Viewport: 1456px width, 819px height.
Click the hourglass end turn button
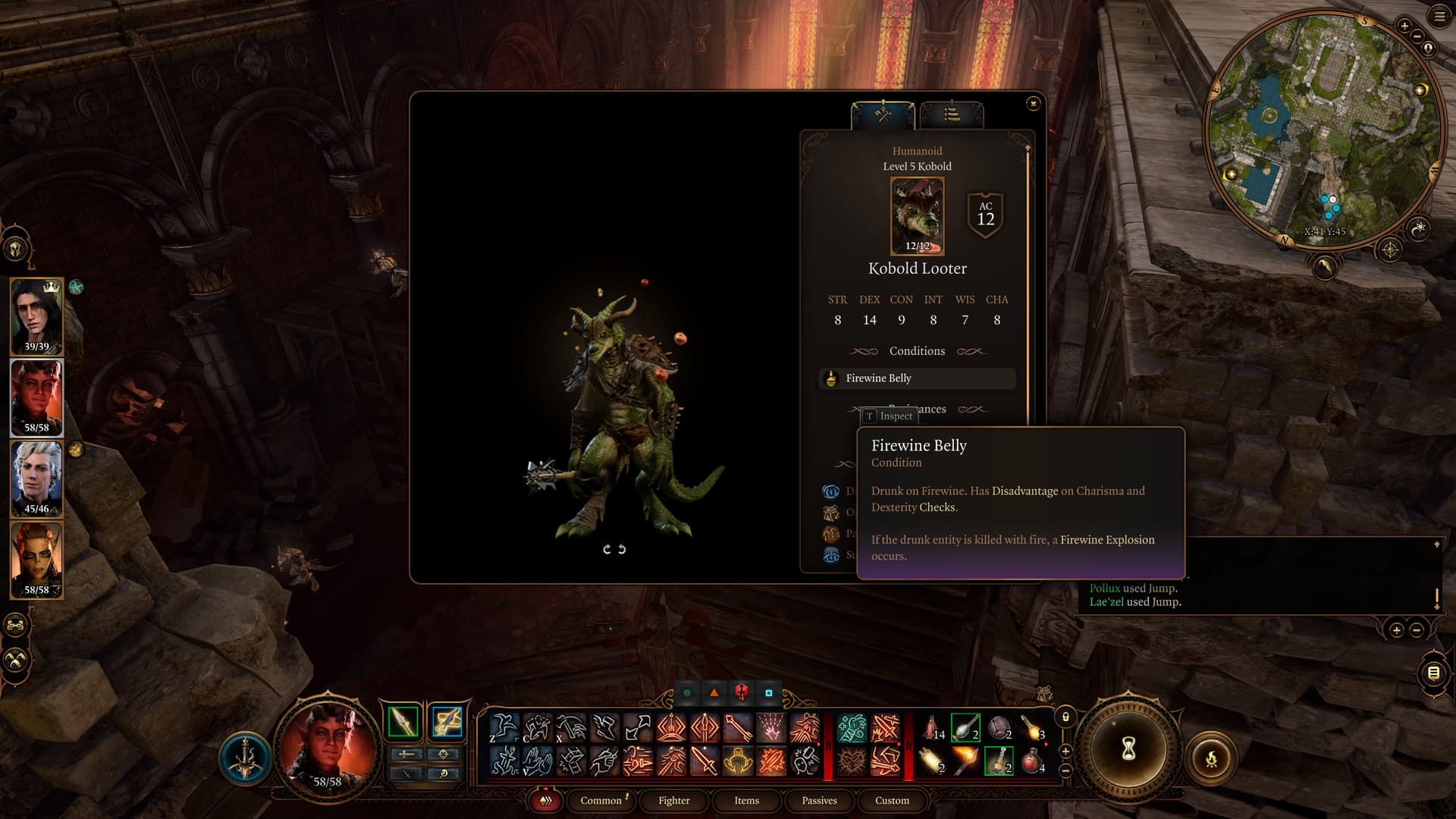(1128, 749)
